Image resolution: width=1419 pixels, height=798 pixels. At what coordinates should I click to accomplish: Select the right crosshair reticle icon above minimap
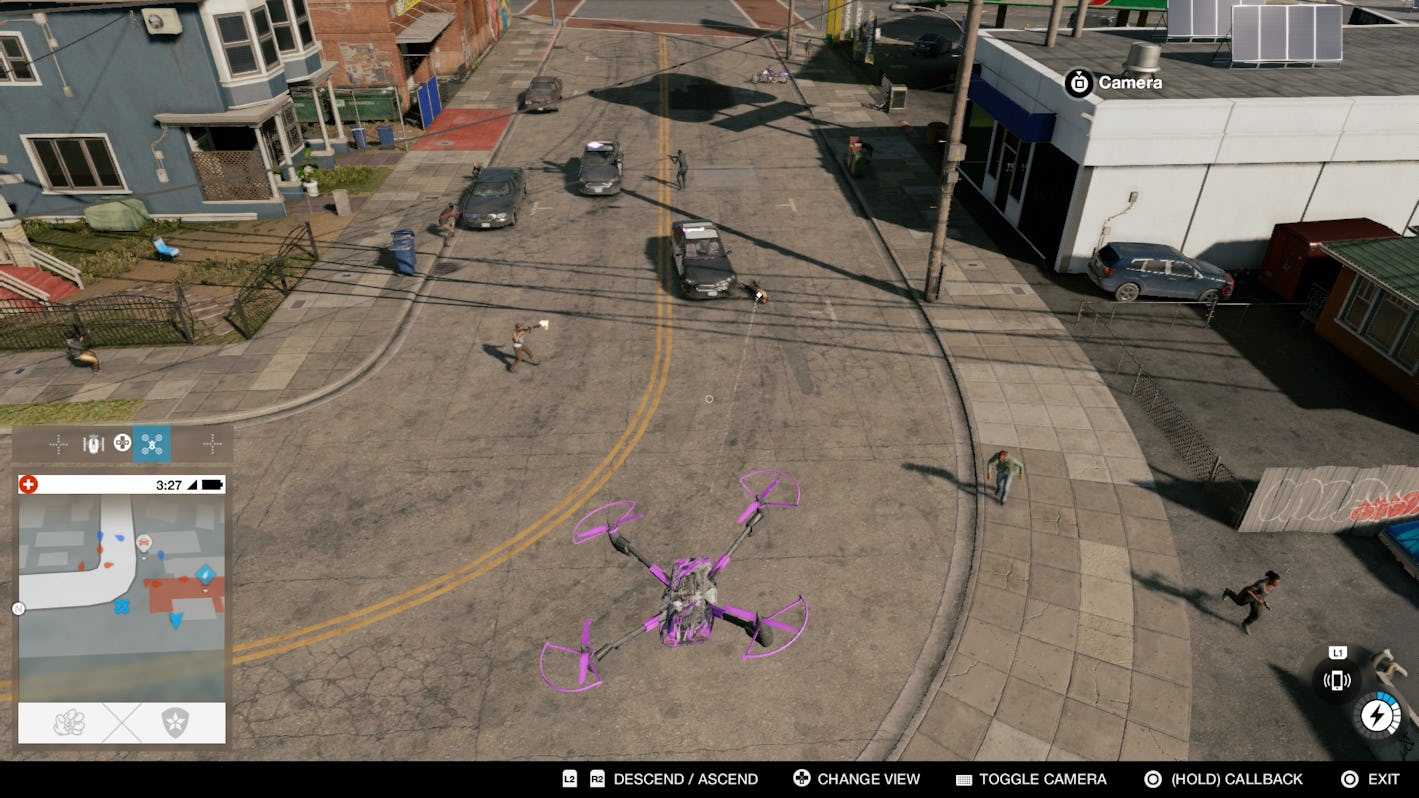coord(212,443)
